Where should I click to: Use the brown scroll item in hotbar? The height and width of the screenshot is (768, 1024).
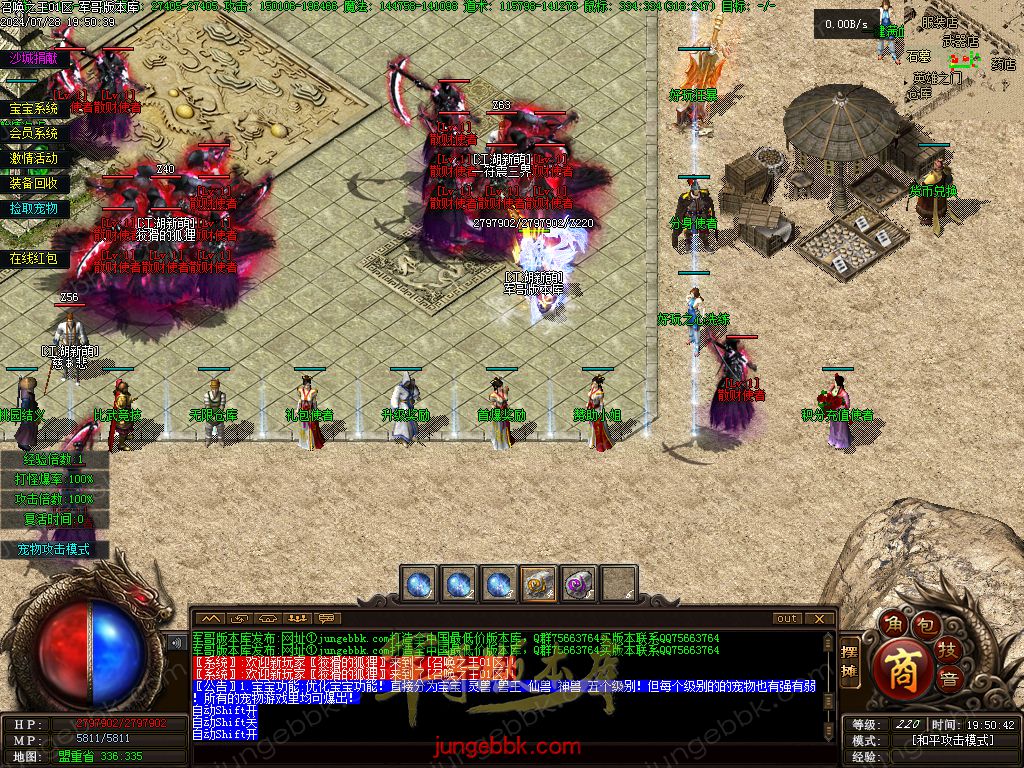click(x=539, y=584)
